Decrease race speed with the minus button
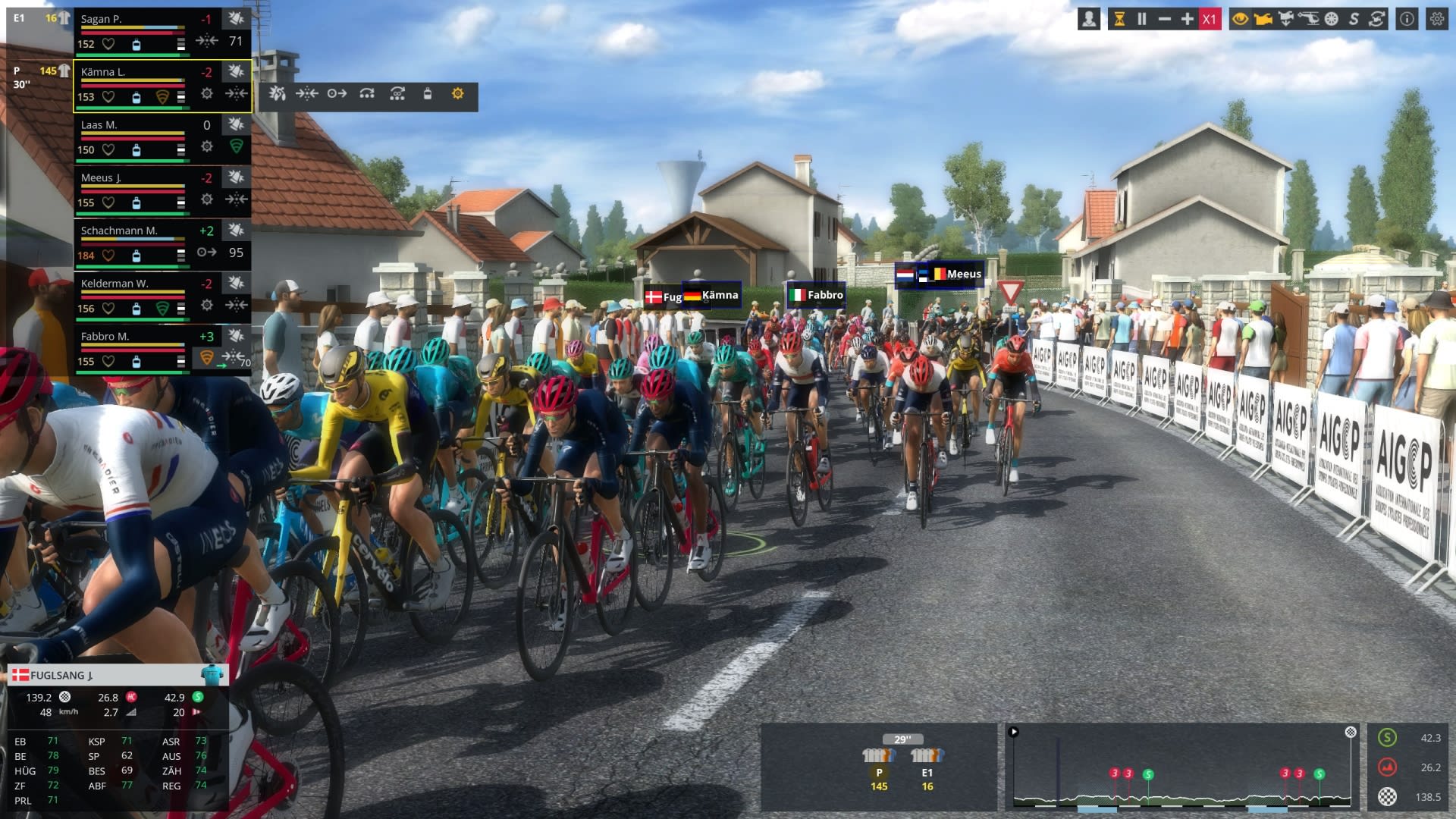This screenshot has width=1456, height=819. (1164, 20)
